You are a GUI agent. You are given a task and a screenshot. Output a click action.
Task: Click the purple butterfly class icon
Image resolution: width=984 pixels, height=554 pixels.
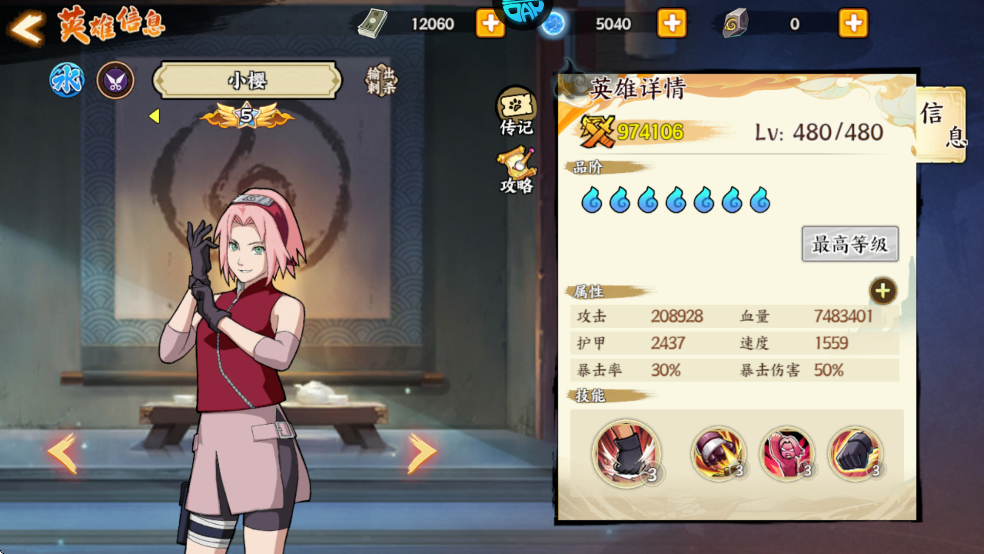pyautogui.click(x=115, y=80)
